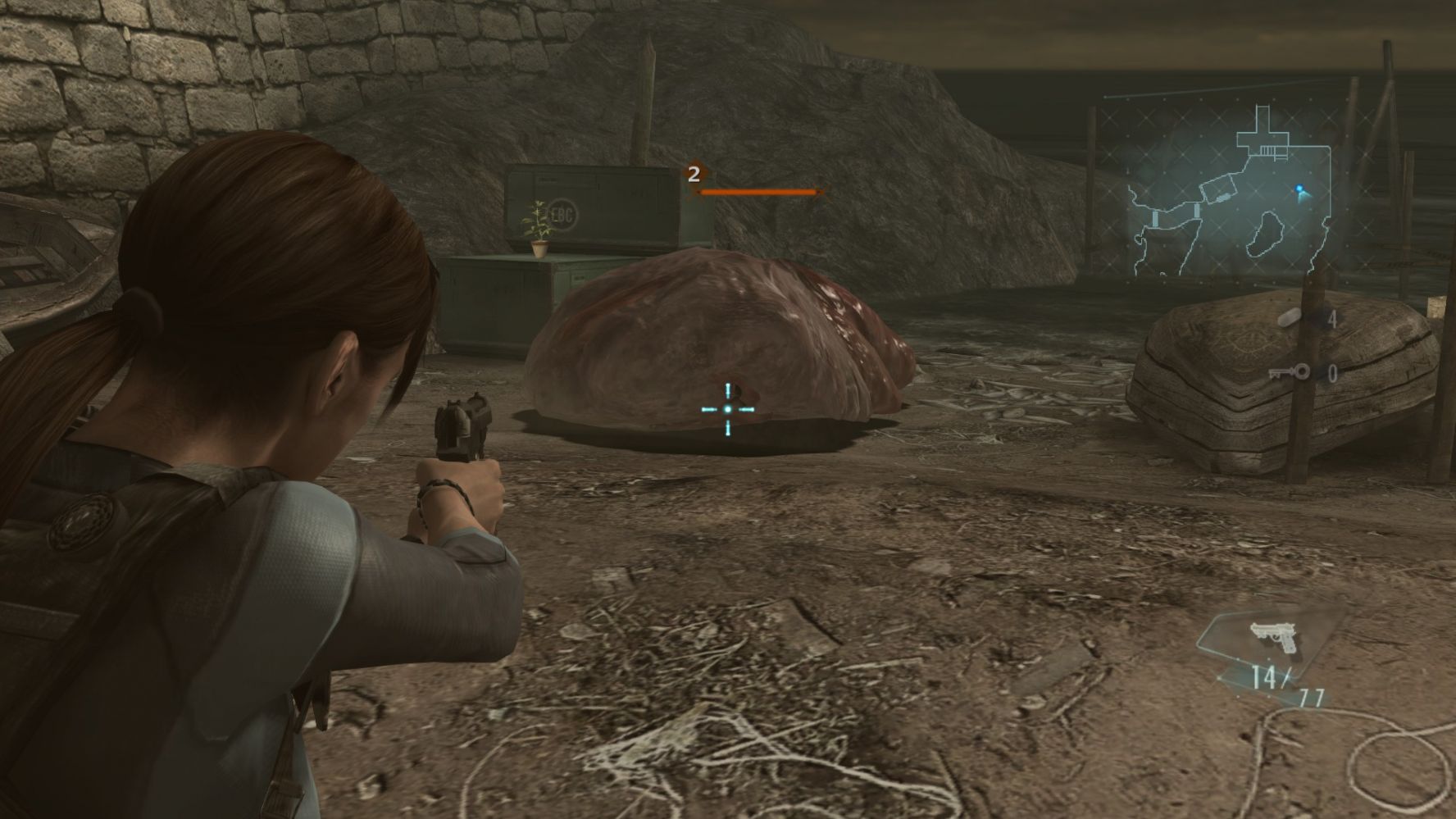Click the key item counter icon
This screenshot has width=1456, height=819.
[1289, 373]
